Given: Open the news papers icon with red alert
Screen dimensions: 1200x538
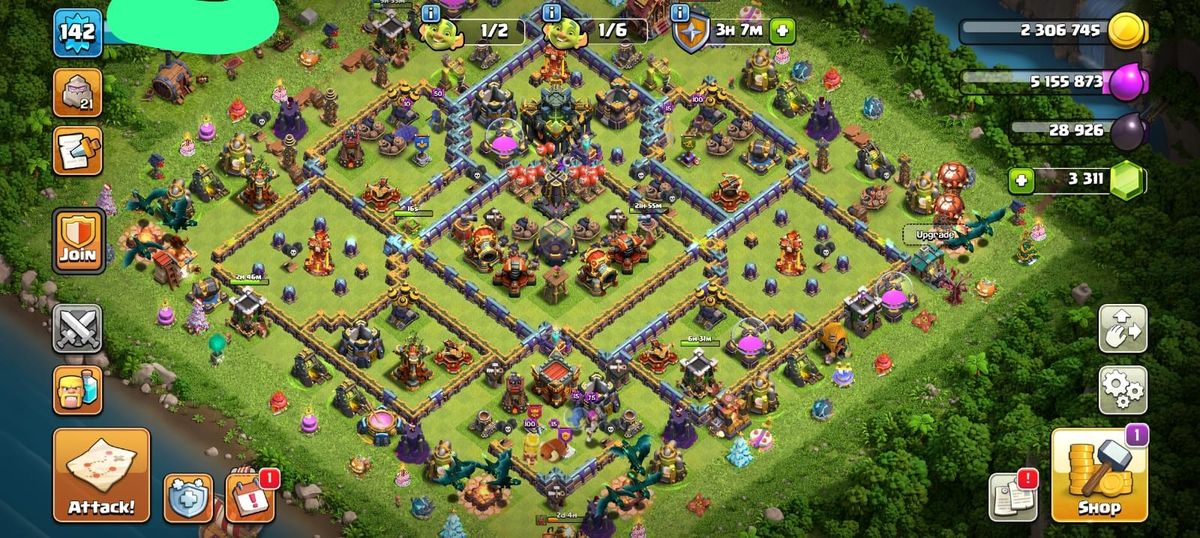Looking at the screenshot, I should [1013, 497].
